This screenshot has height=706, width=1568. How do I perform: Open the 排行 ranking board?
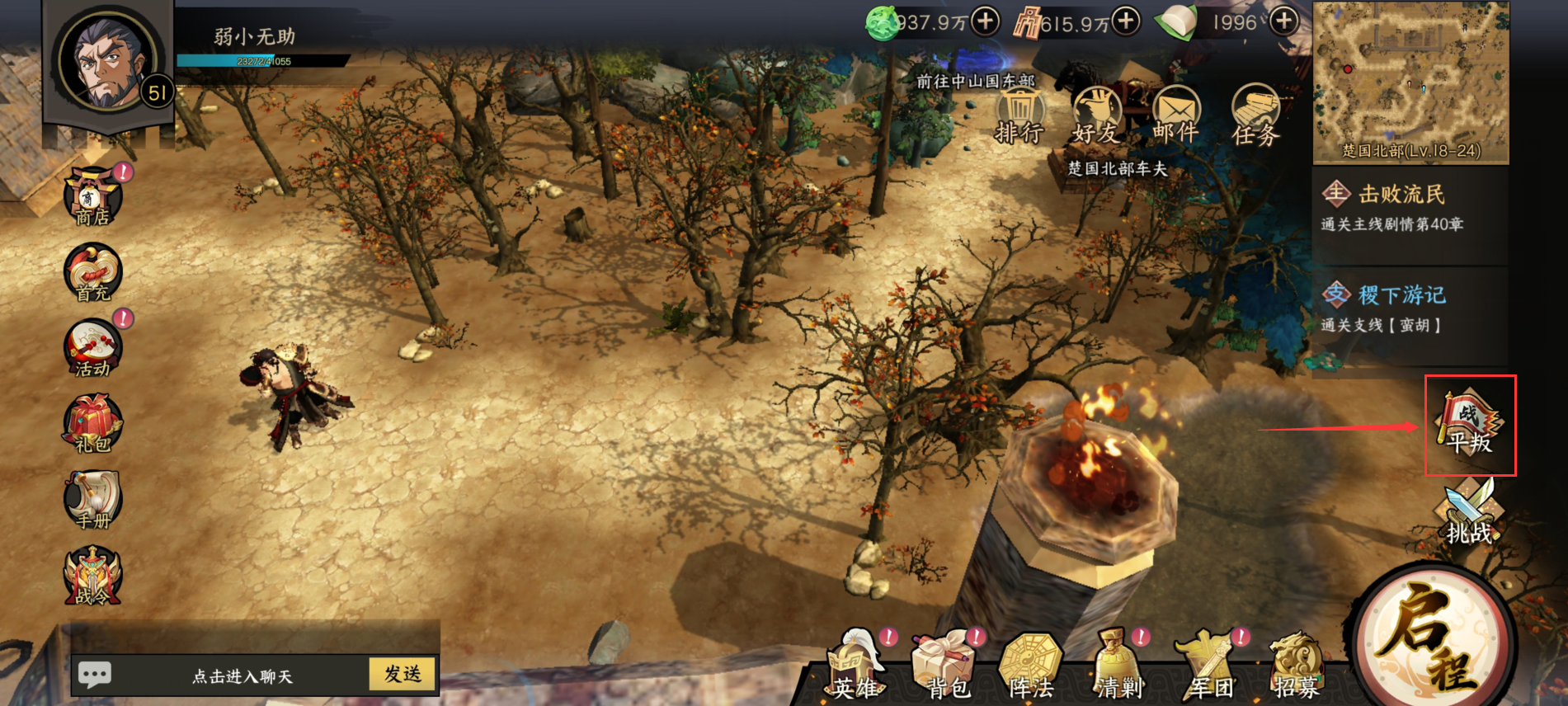1019,117
